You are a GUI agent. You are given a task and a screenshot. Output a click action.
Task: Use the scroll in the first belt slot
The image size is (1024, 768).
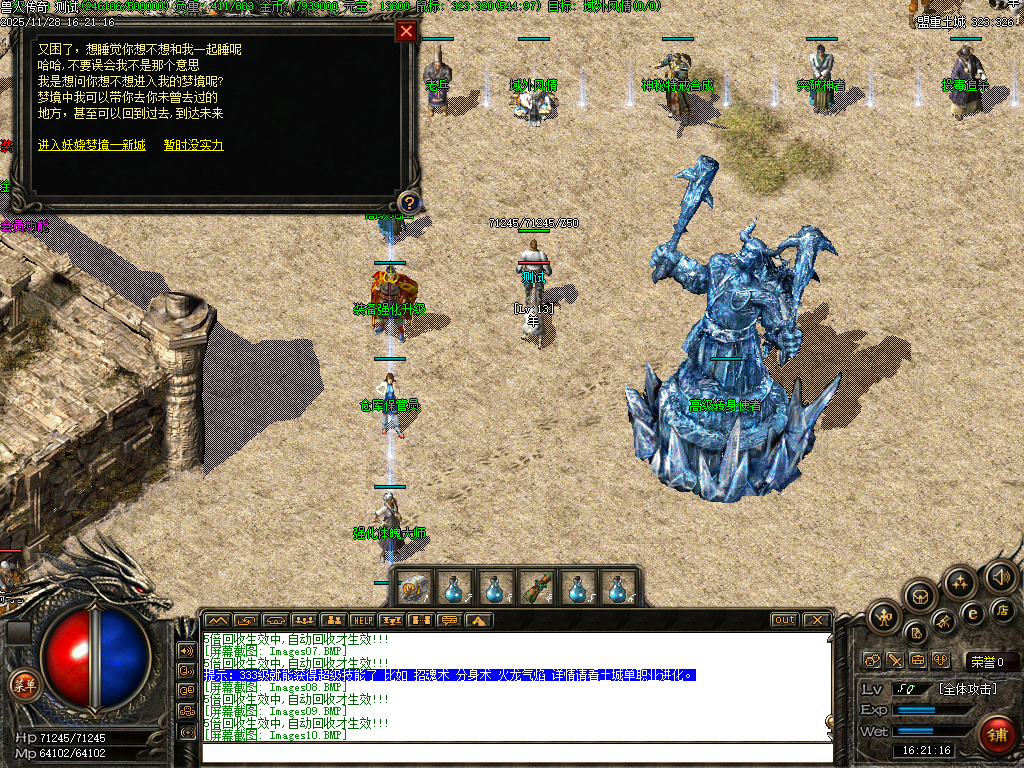point(412,587)
